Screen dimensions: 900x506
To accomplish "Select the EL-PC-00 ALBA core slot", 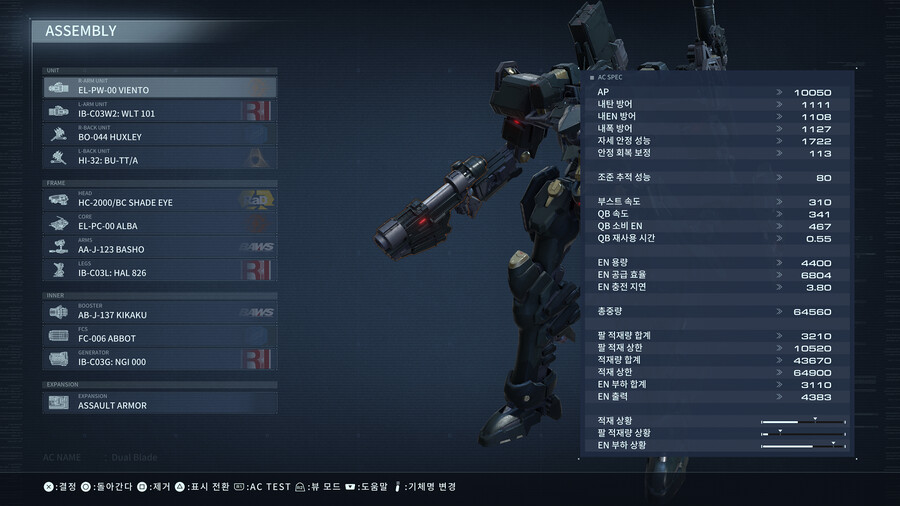I will tap(160, 222).
